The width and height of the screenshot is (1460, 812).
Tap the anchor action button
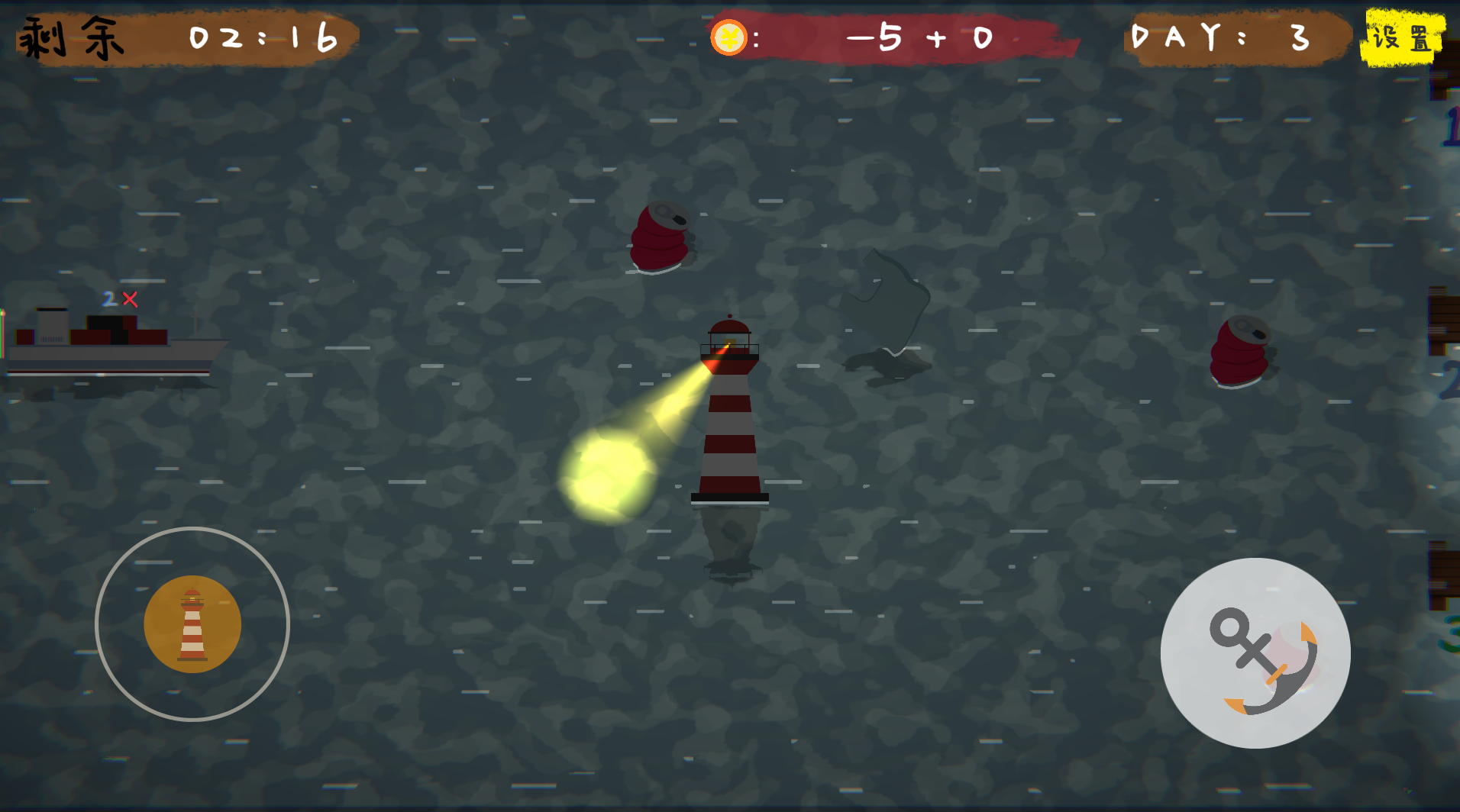[1255, 653]
